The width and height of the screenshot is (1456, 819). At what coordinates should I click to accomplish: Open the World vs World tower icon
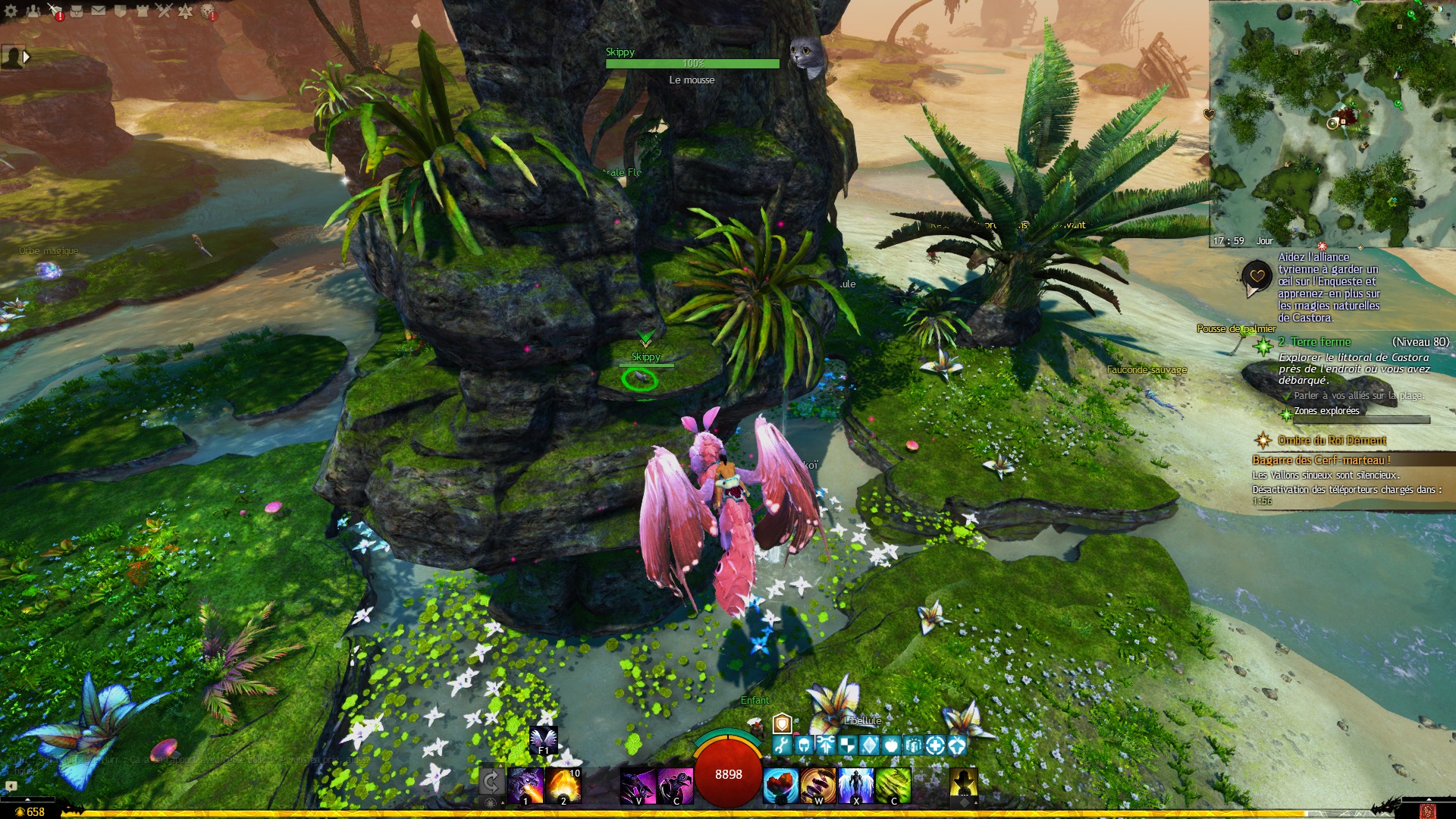(142, 11)
